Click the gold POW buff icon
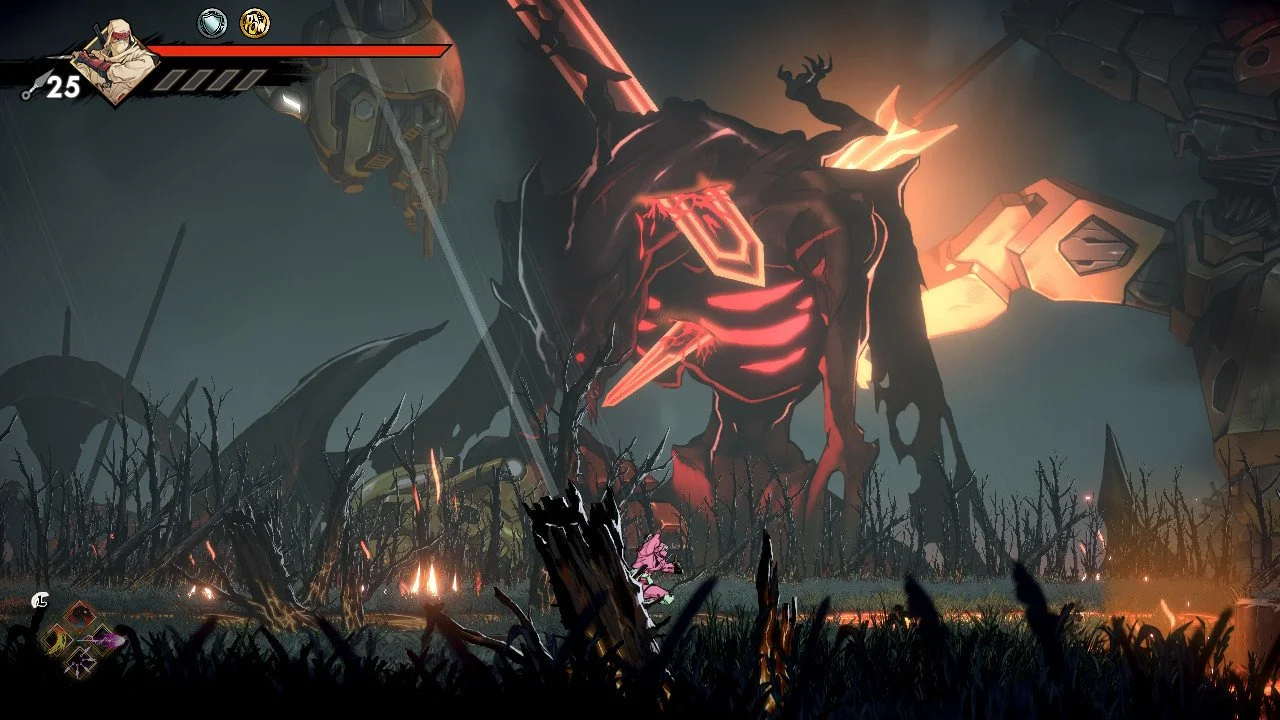 pyautogui.click(x=255, y=22)
